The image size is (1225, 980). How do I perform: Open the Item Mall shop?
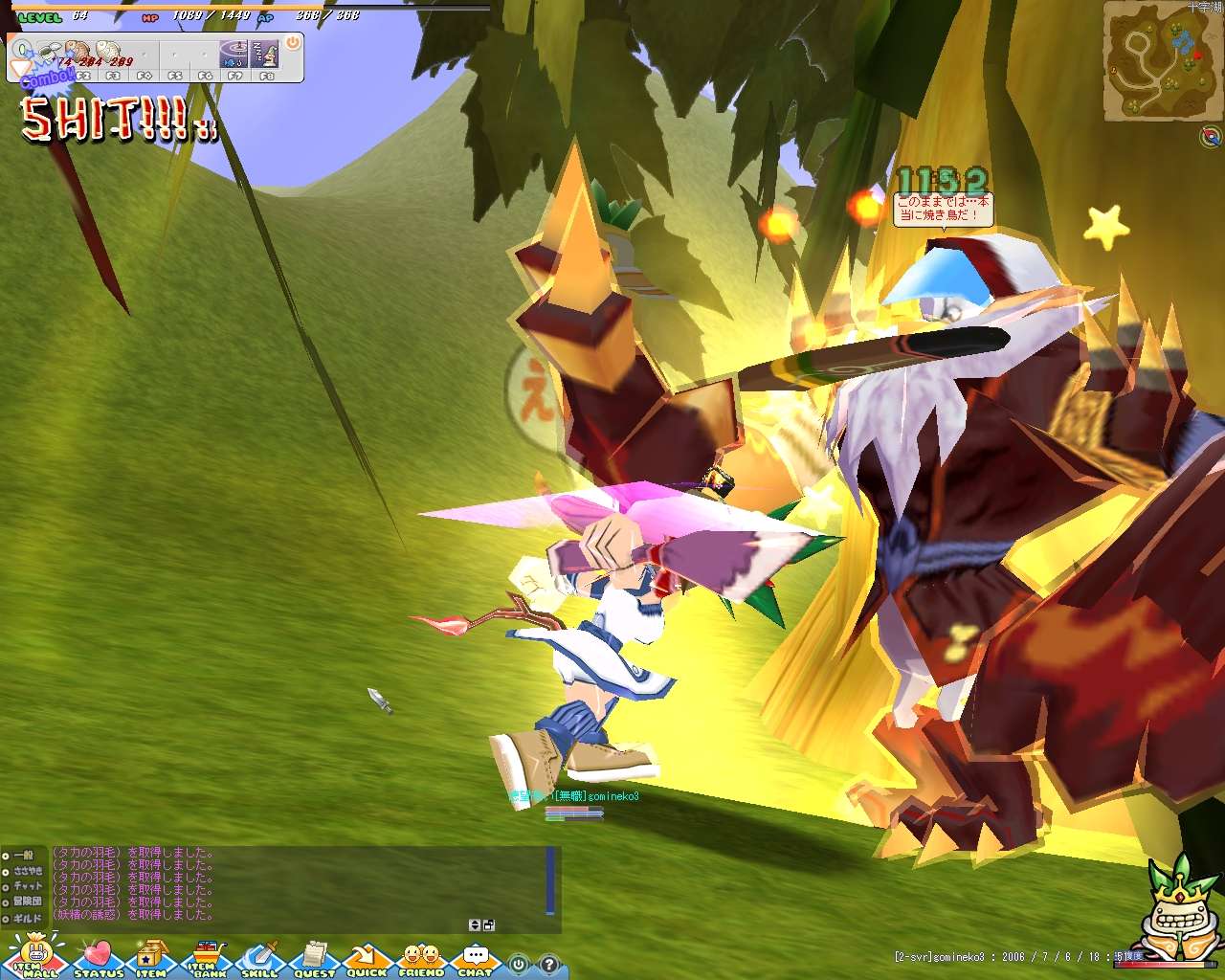point(36,957)
